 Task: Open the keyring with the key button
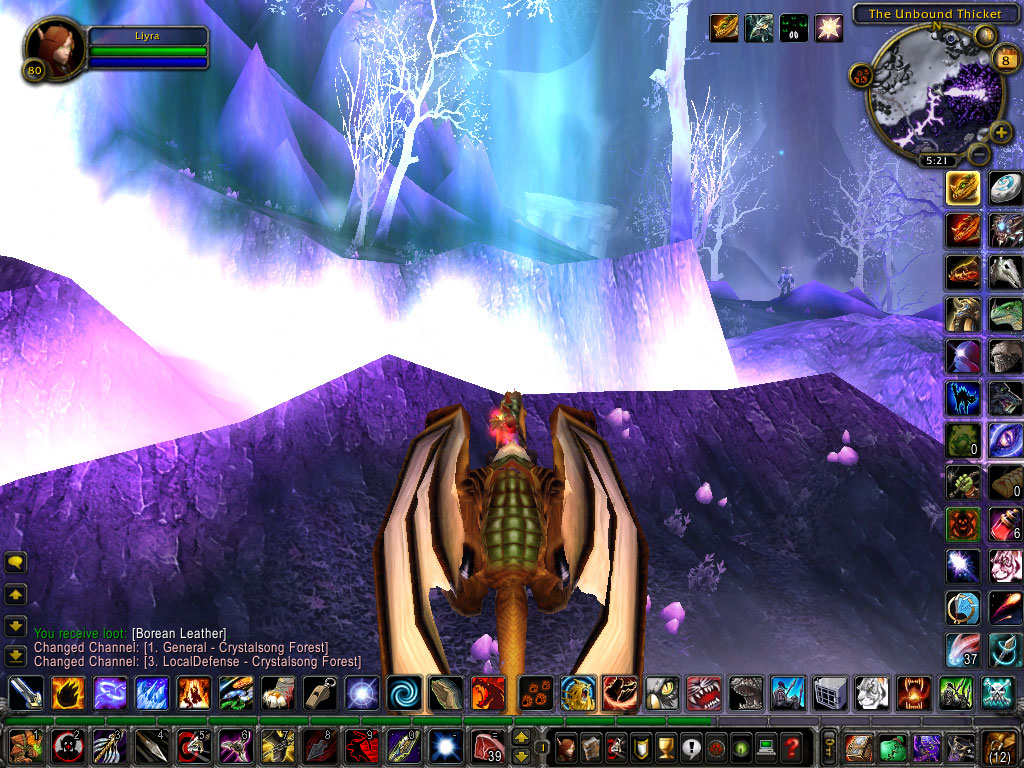pos(829,747)
